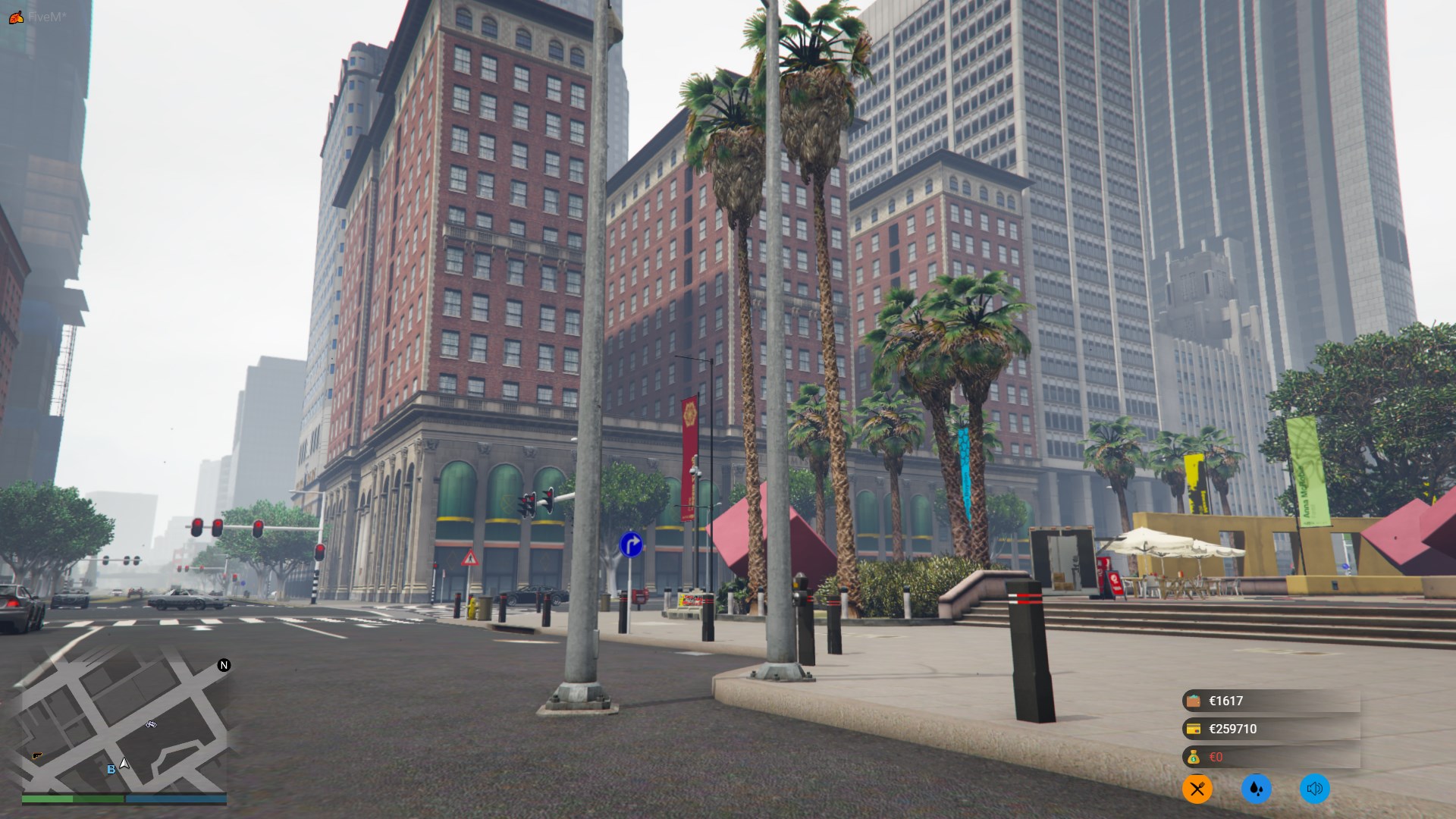The height and width of the screenshot is (819, 1456).
Task: Click the bicycle blip on the minimap
Action: [x=151, y=724]
